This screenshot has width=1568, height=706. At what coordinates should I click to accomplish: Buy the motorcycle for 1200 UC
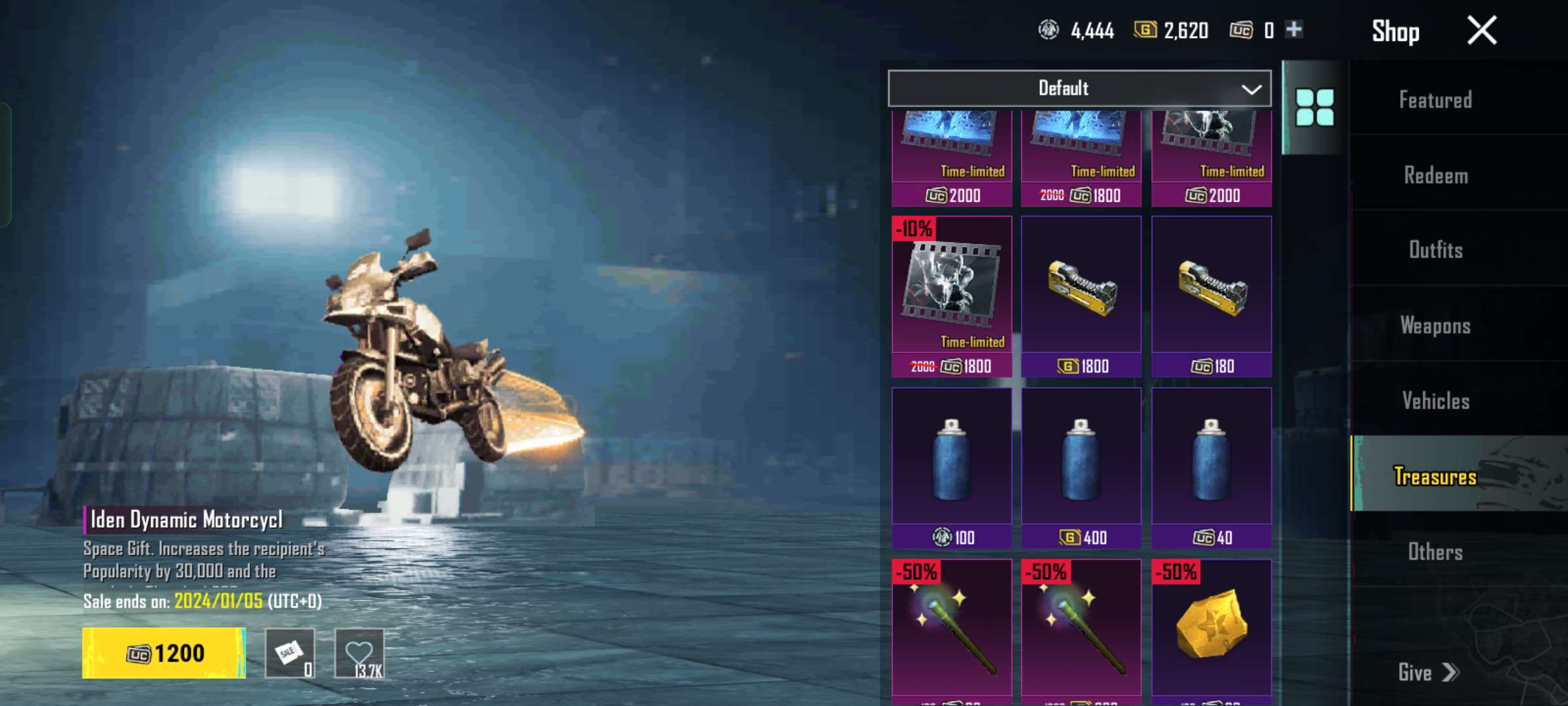pos(164,653)
